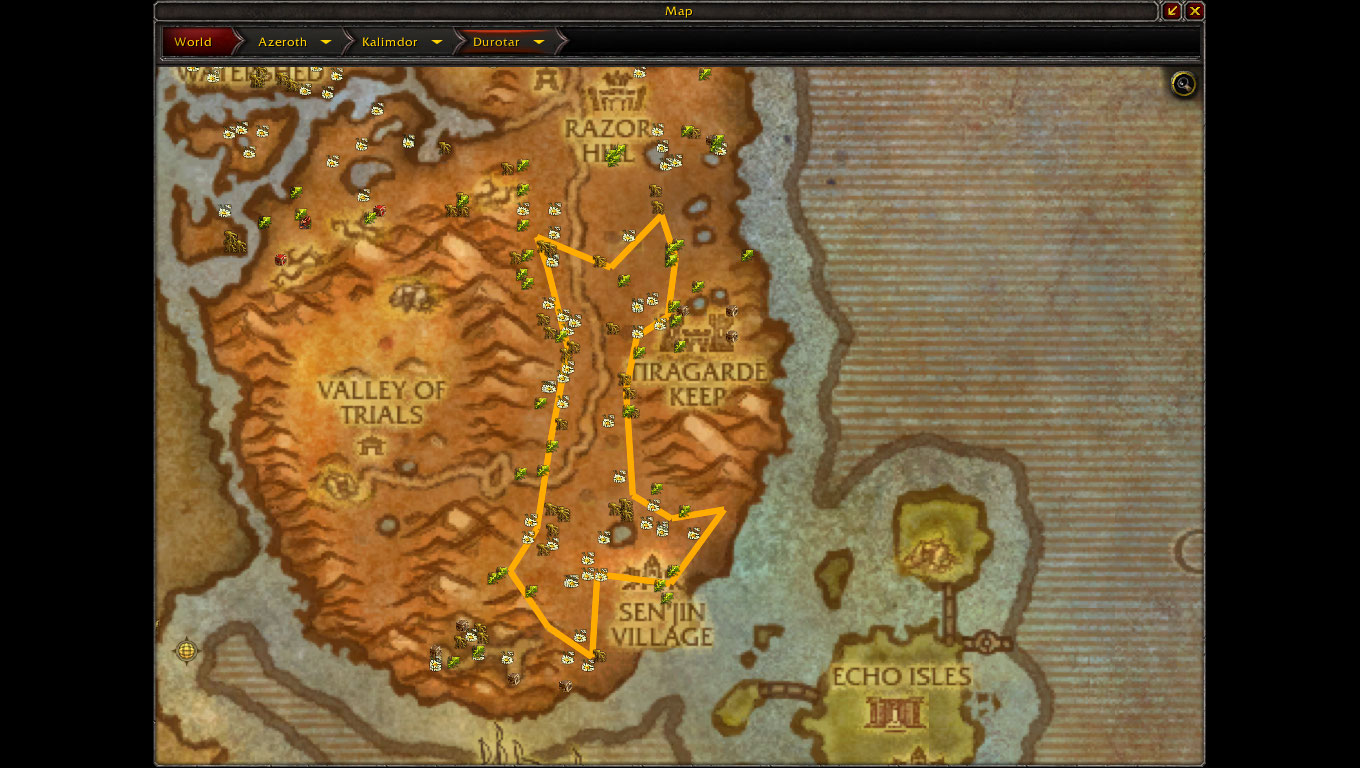This screenshot has height=768, width=1360.
Task: Open the Kalimdor continent dropdown
Action: point(437,42)
